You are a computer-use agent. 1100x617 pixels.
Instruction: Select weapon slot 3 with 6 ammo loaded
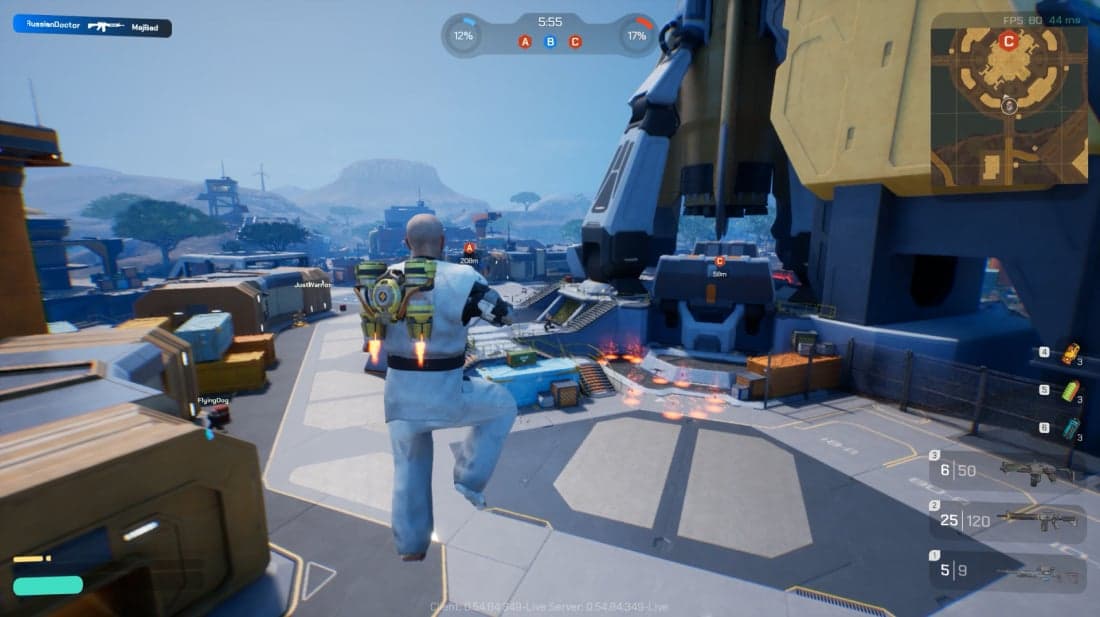[x=1007, y=469]
